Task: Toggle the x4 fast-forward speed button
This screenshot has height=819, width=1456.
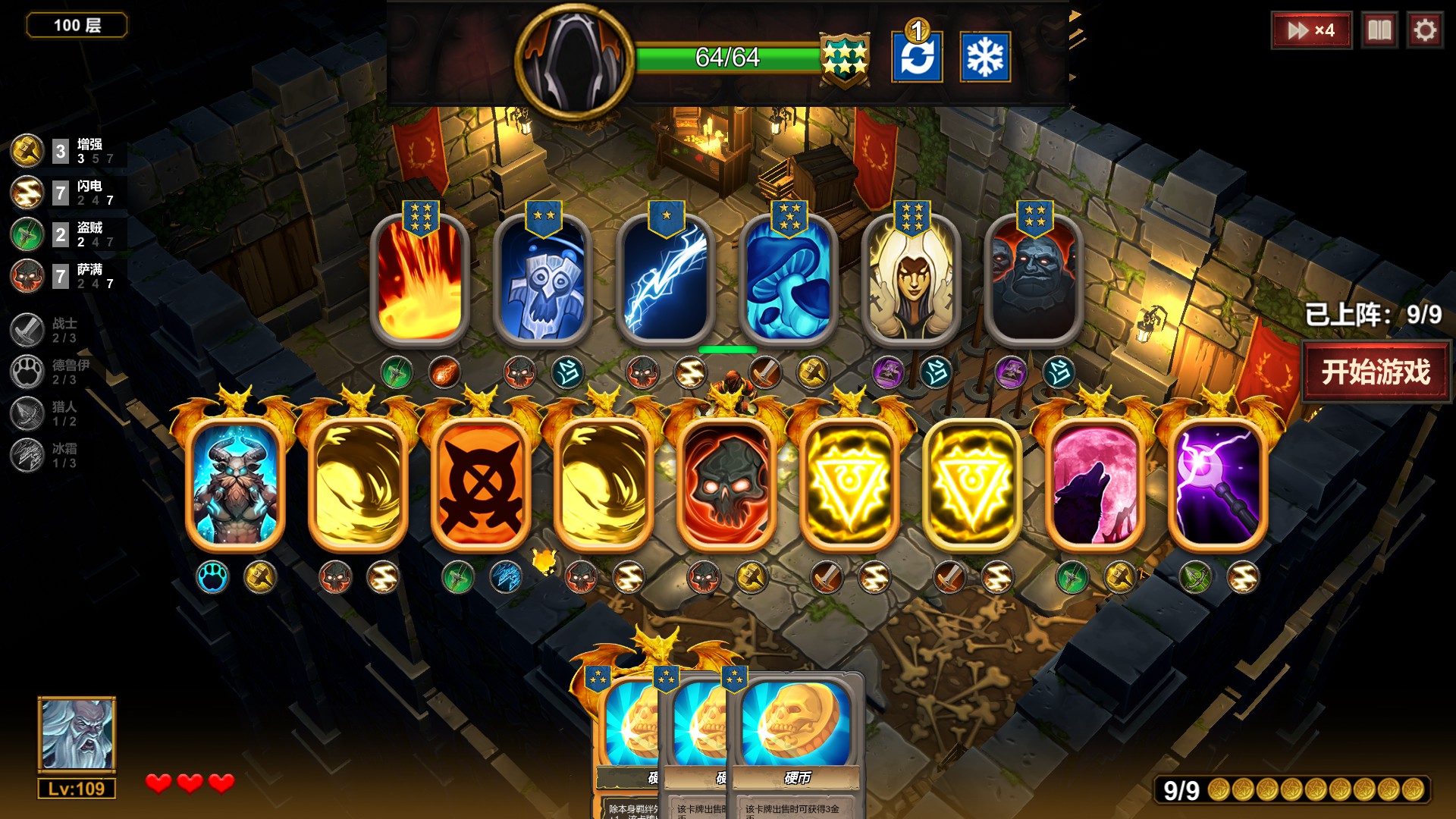Action: [1311, 30]
